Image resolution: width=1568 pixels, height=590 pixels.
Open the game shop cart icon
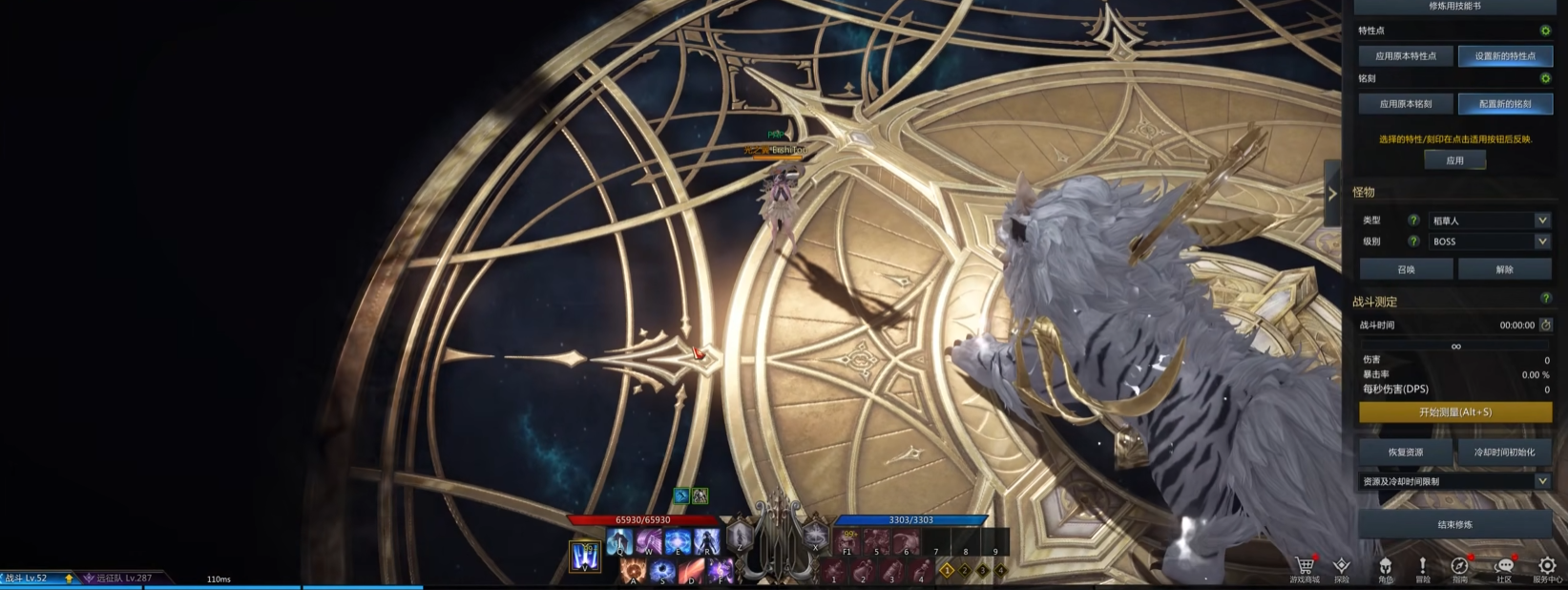pyautogui.click(x=1304, y=566)
